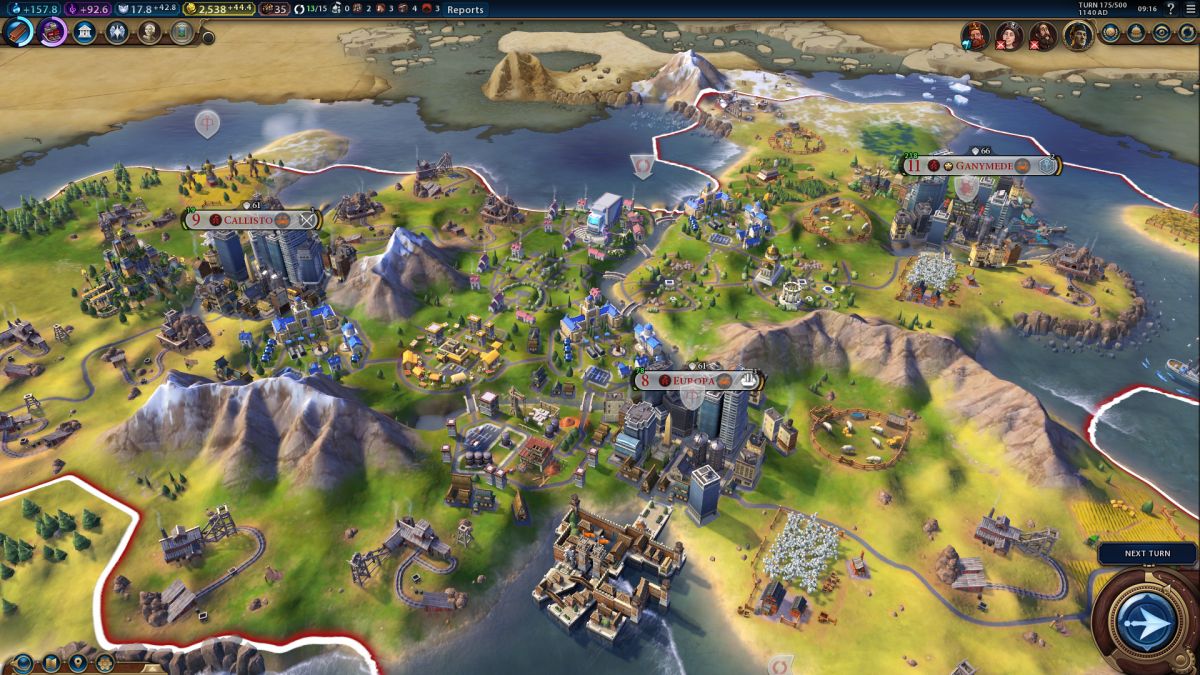Open the World Rankings
Viewport: 1200px width, 675px height.
(x=1111, y=32)
